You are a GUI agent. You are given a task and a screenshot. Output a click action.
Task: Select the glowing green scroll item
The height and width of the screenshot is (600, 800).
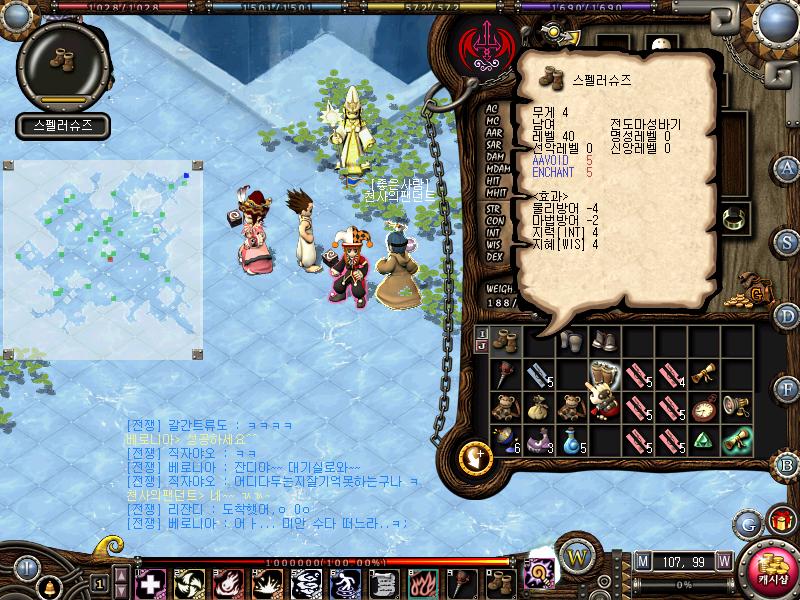tap(737, 439)
